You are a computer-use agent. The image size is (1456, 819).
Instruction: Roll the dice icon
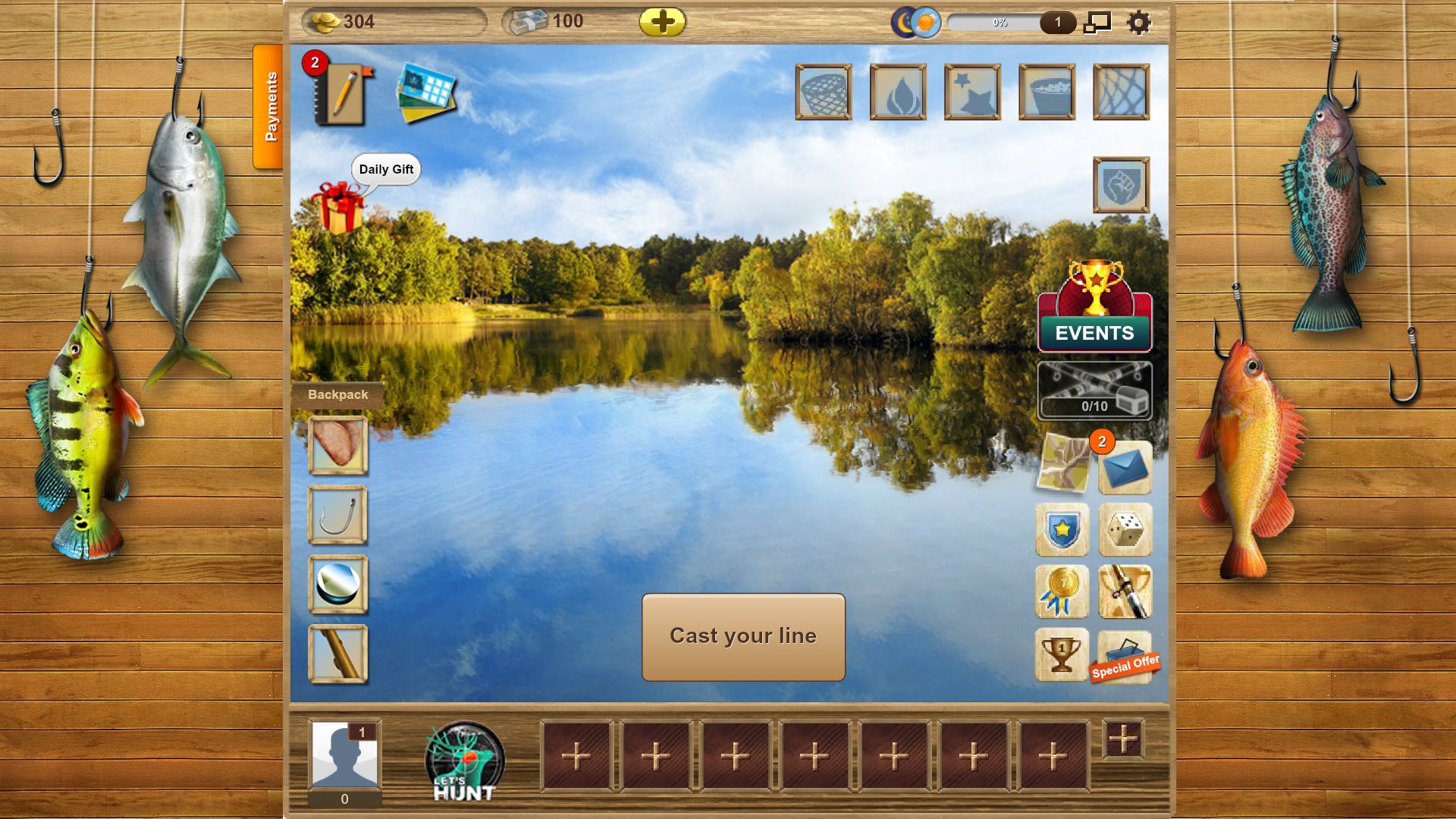point(1125,529)
